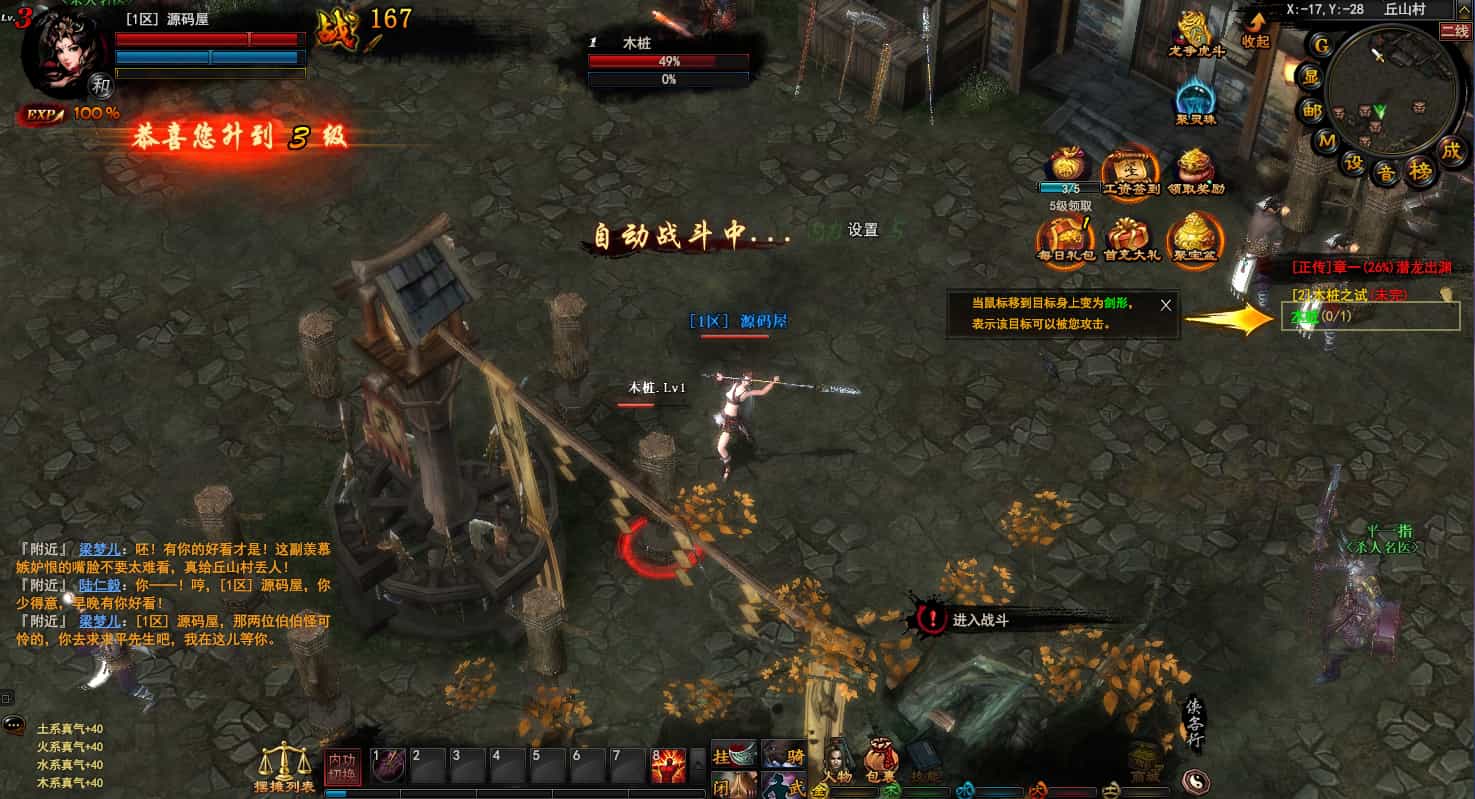Open the 工资签到 sign-in scroll

point(1129,170)
